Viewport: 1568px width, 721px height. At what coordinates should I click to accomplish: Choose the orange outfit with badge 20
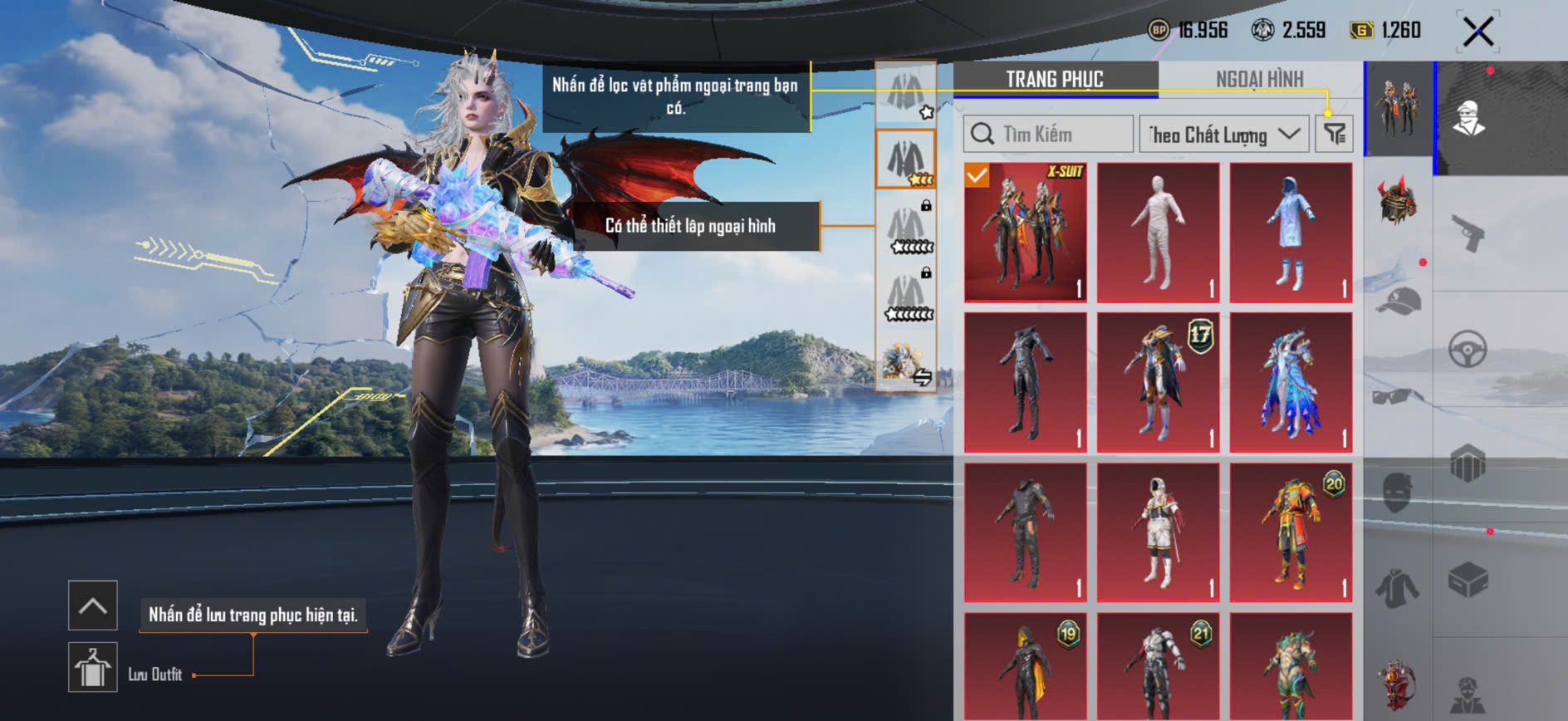coord(1291,532)
